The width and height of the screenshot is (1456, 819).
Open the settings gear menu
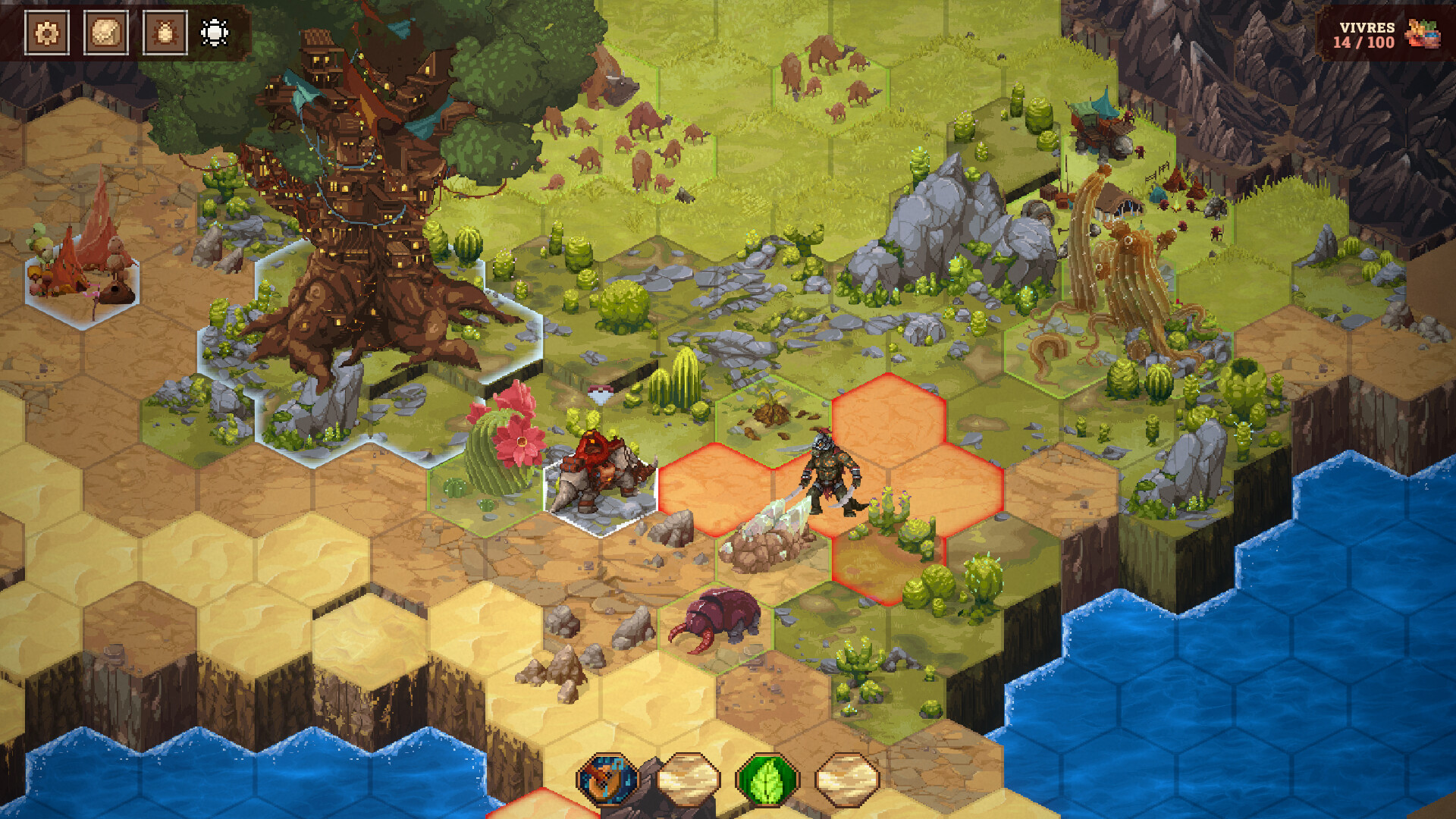[x=45, y=32]
